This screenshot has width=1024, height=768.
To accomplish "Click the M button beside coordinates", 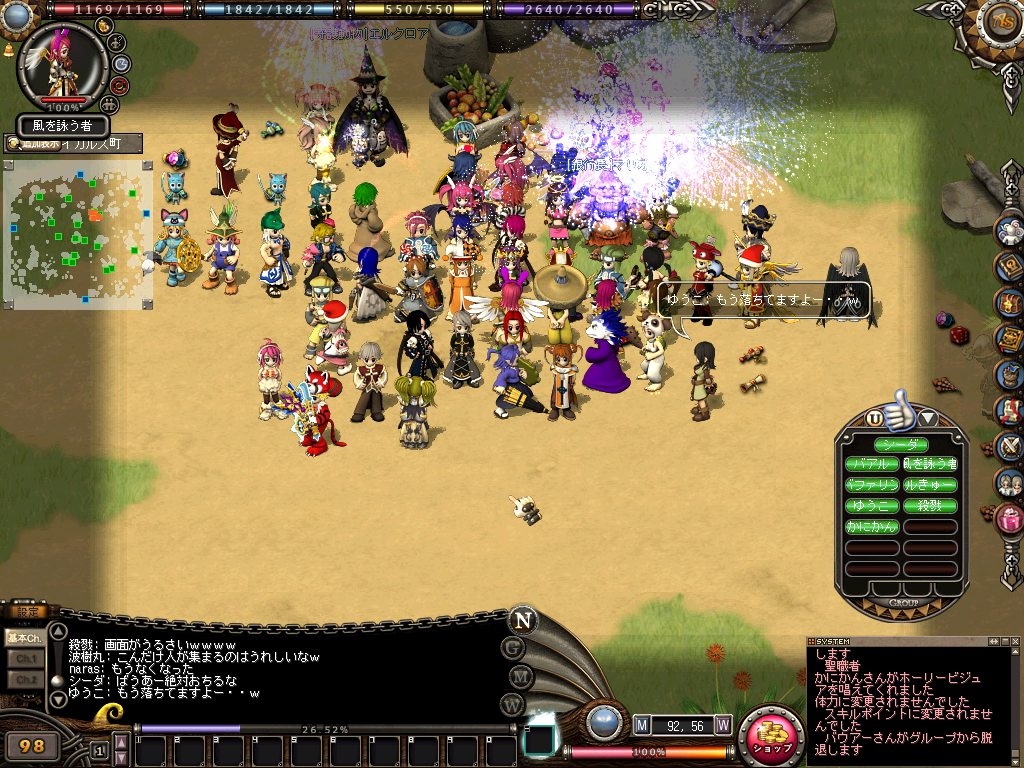I will click(642, 724).
